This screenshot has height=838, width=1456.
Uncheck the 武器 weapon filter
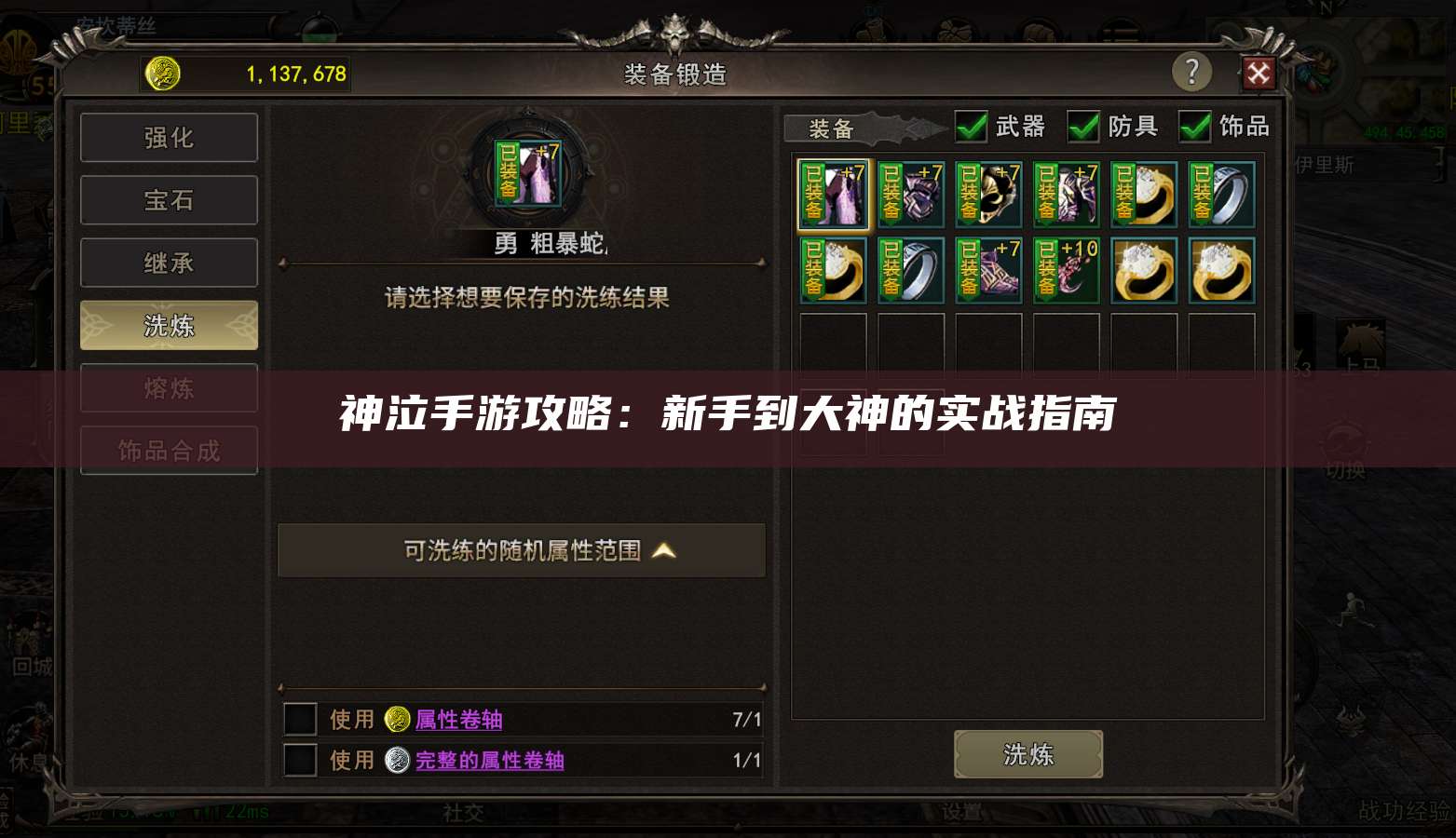[x=971, y=127]
